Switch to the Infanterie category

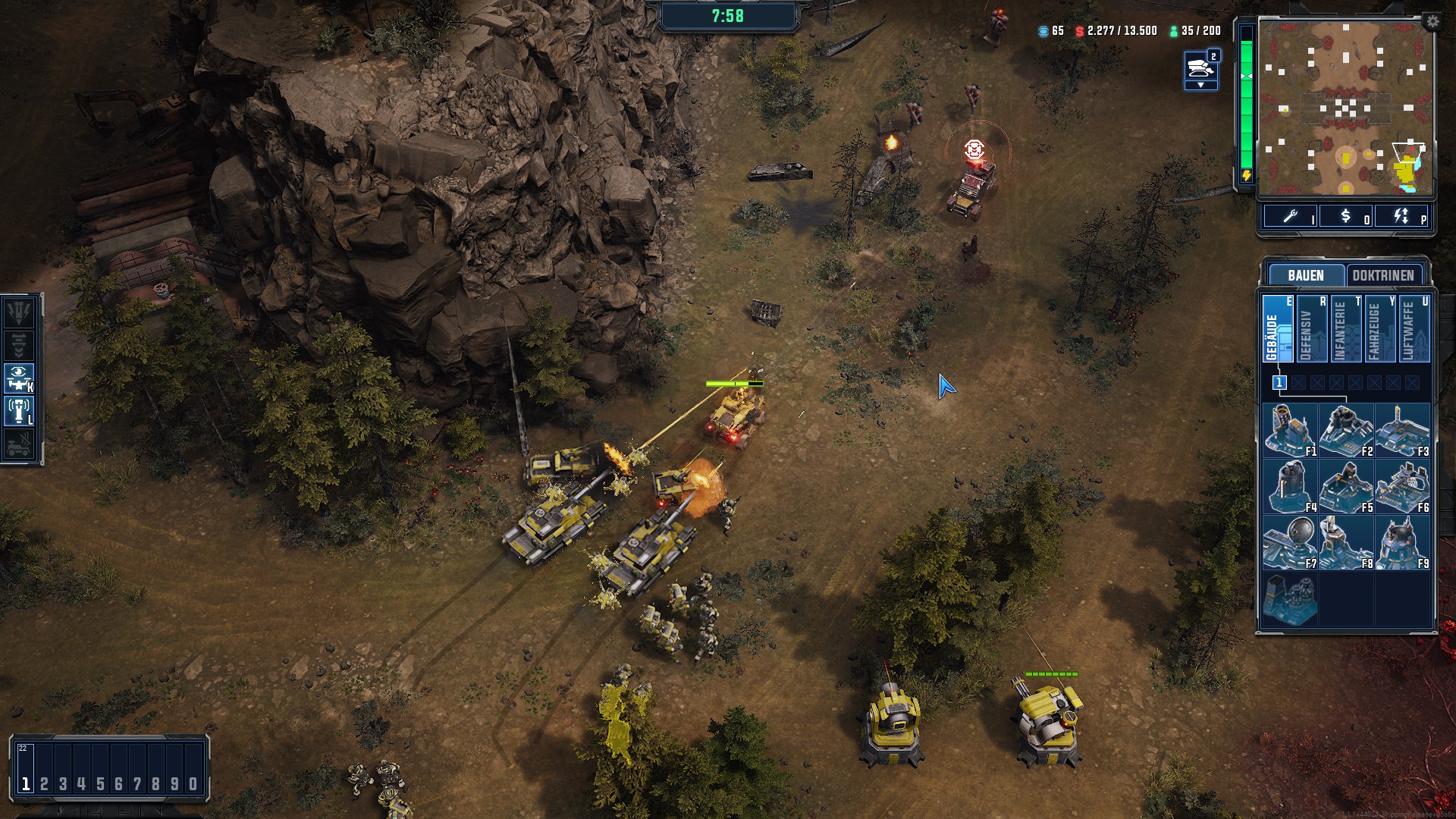click(1345, 328)
